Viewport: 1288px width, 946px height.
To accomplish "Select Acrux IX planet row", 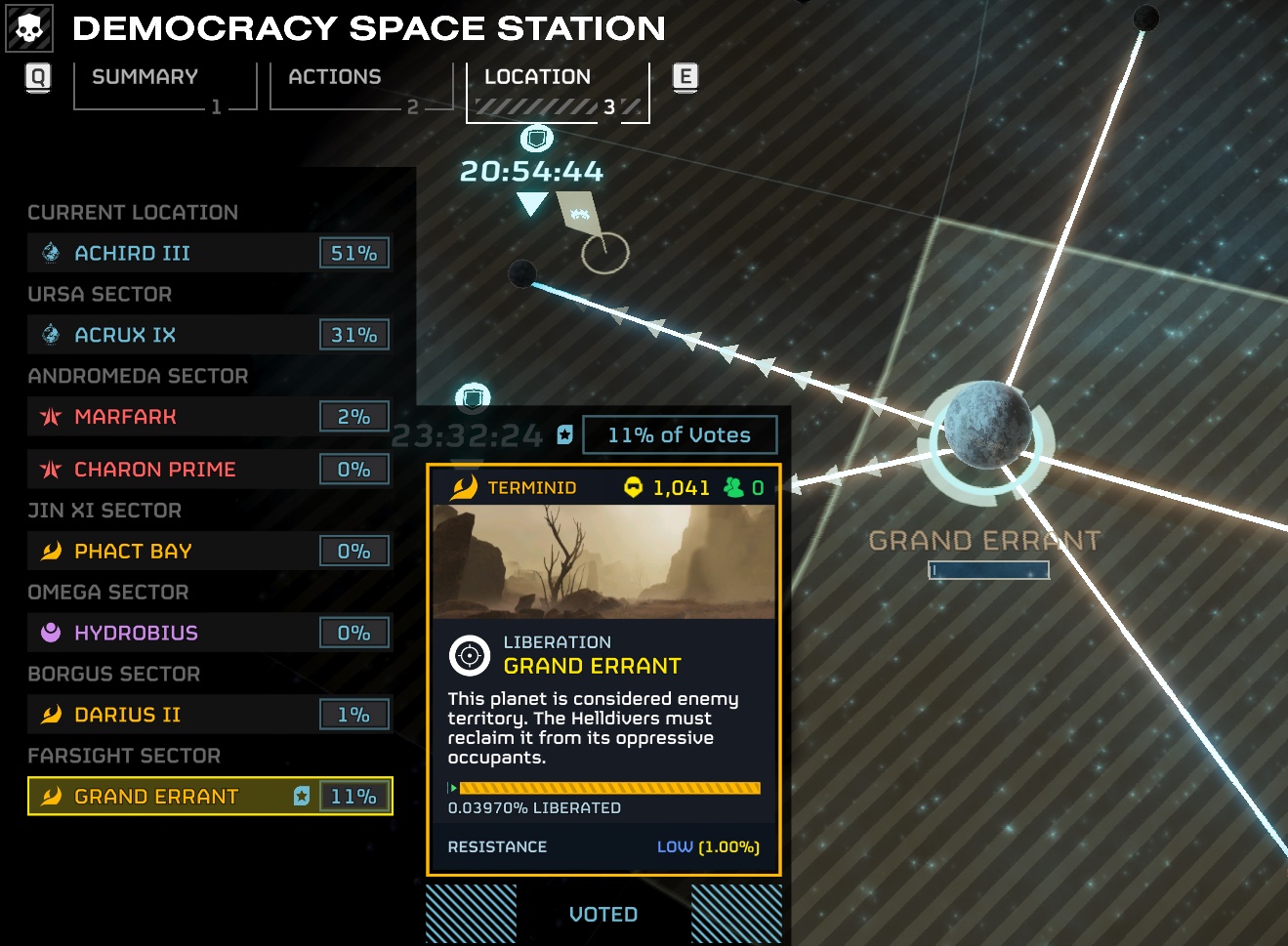I will [x=208, y=335].
